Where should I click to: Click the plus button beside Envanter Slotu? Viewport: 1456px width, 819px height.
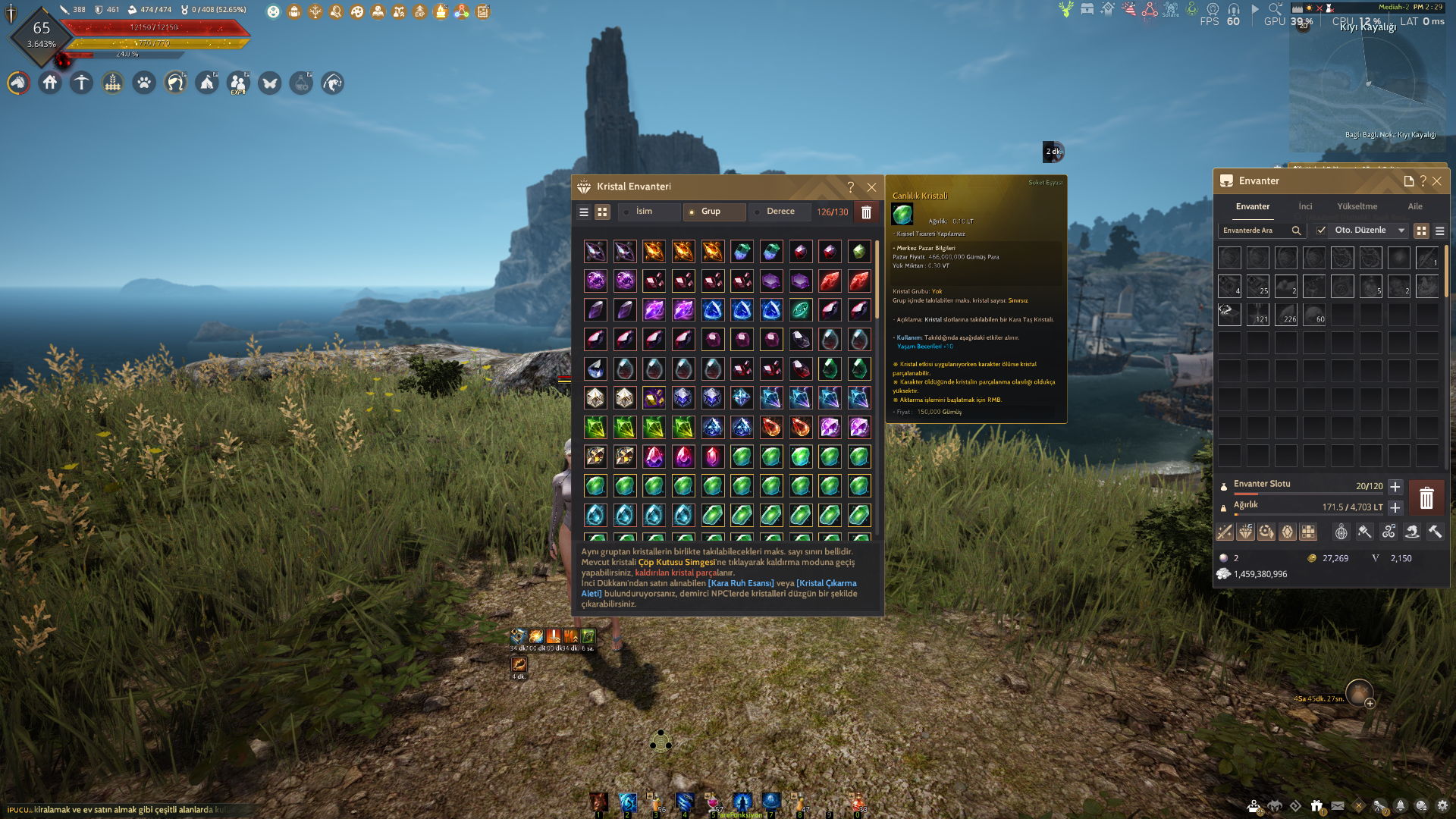point(1395,487)
